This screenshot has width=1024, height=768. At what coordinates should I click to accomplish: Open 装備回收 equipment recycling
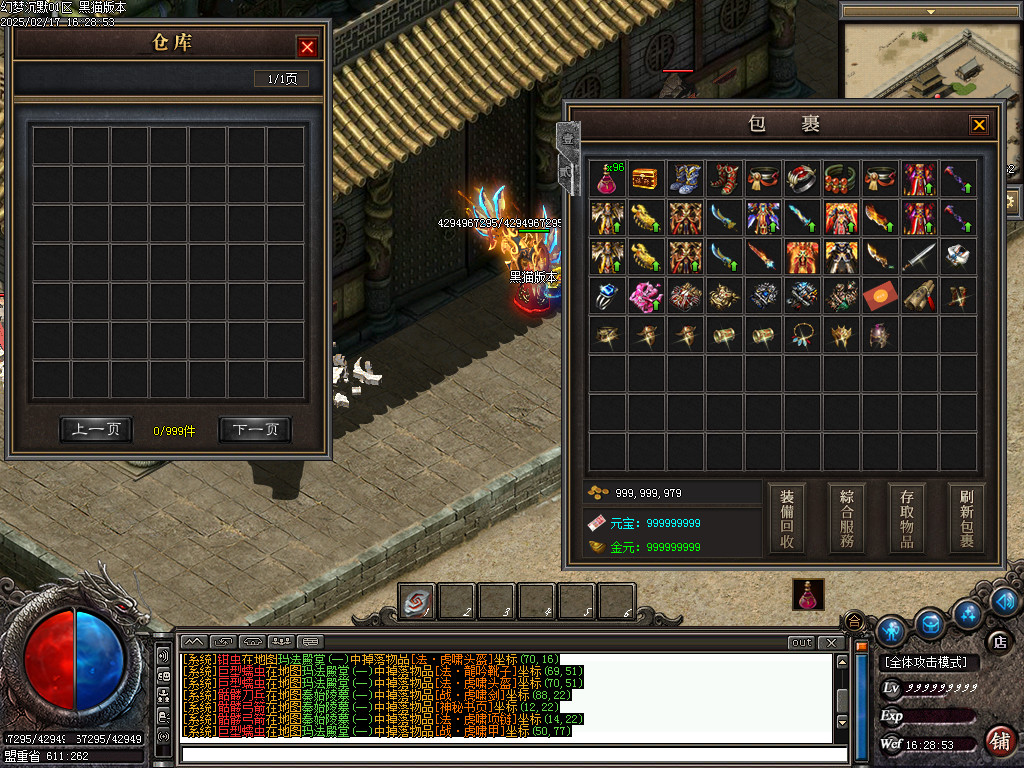point(787,519)
